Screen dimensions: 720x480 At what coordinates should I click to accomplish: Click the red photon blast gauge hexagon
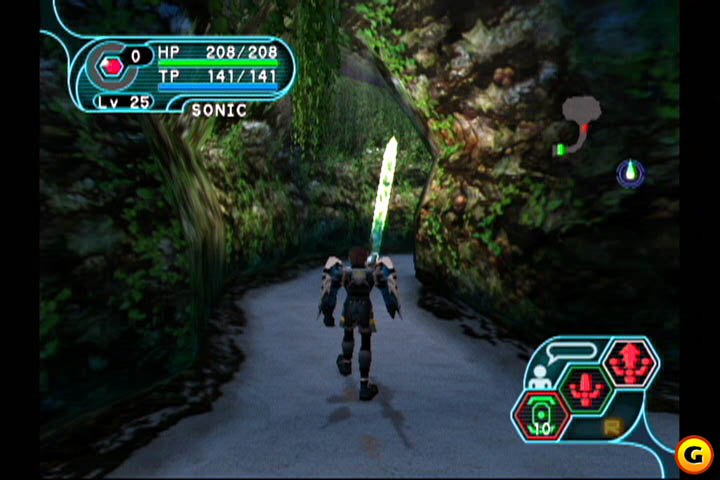pyautogui.click(x=112, y=66)
